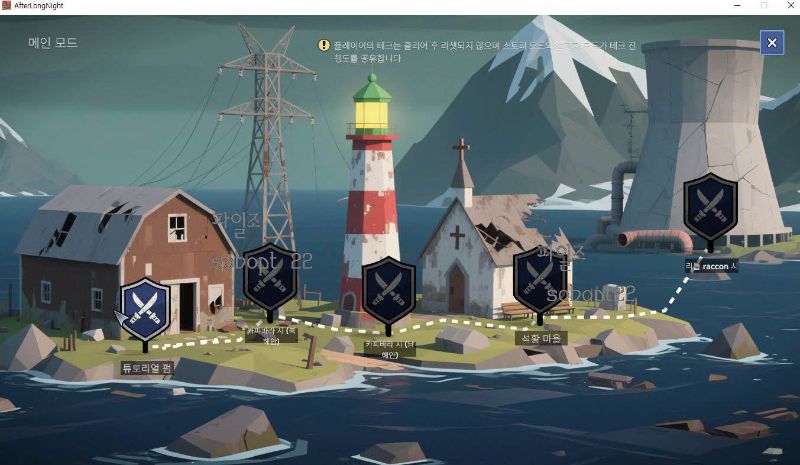The height and width of the screenshot is (465, 800).
Task: Minimize the AfterLongNight window
Action: pyautogui.click(x=737, y=7)
